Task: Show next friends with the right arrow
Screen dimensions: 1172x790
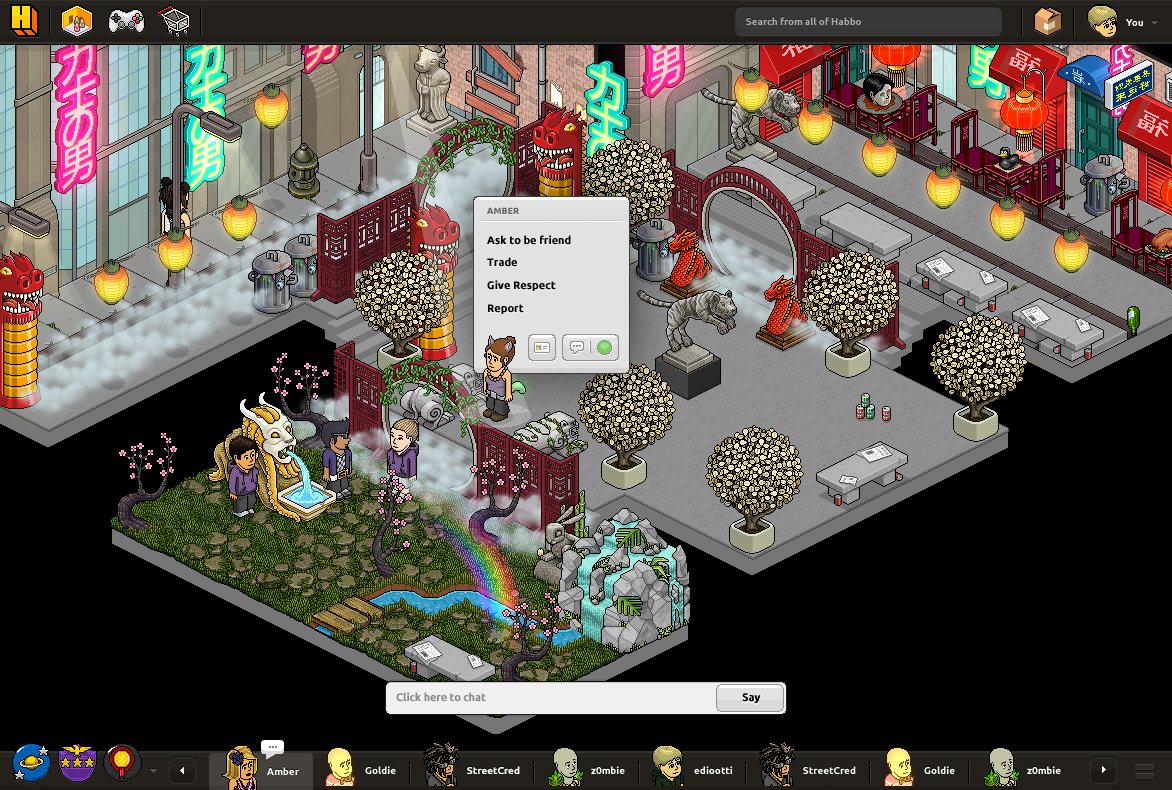Action: pos(1103,770)
